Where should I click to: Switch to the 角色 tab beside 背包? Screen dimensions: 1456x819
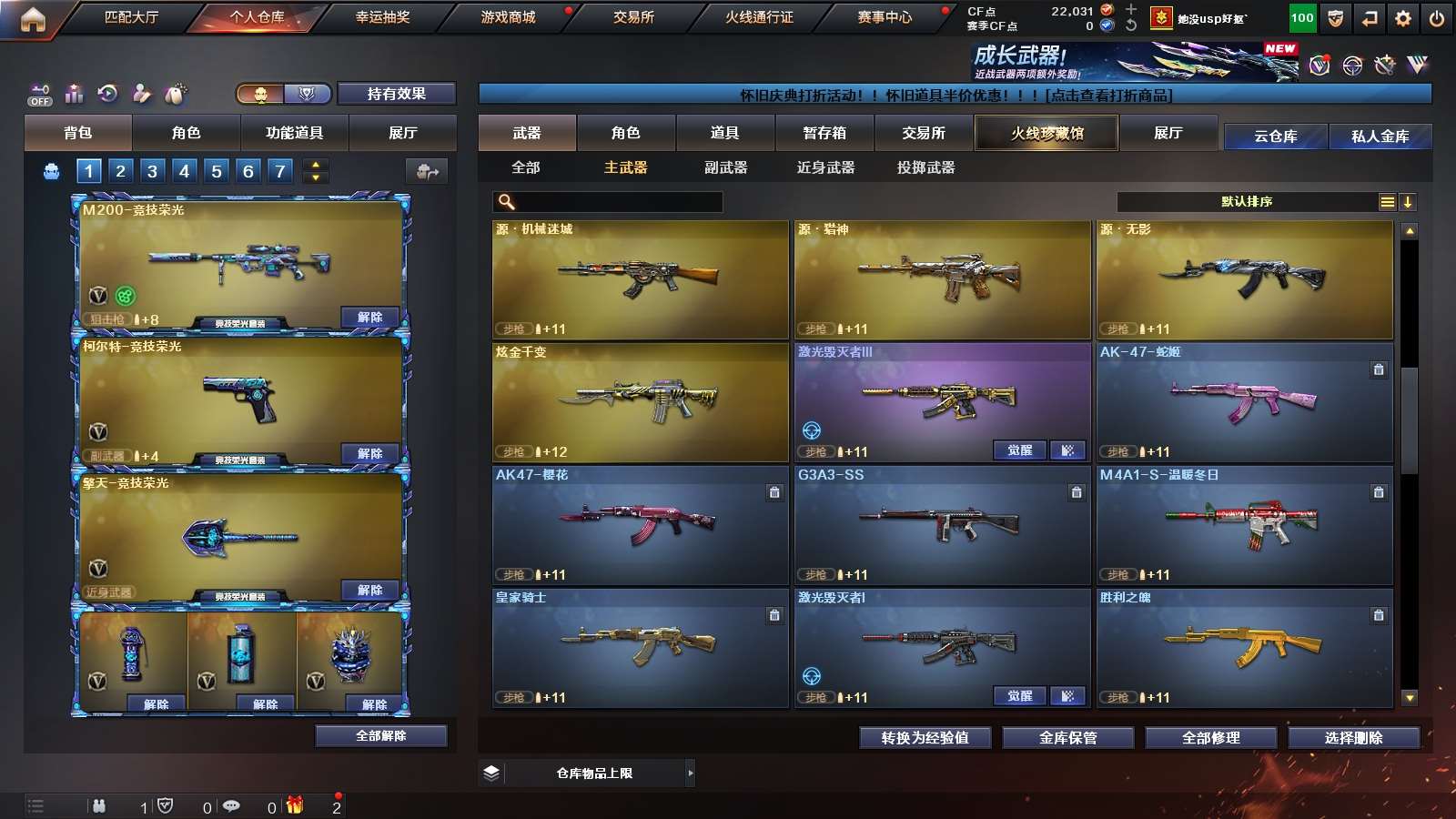pyautogui.click(x=186, y=133)
